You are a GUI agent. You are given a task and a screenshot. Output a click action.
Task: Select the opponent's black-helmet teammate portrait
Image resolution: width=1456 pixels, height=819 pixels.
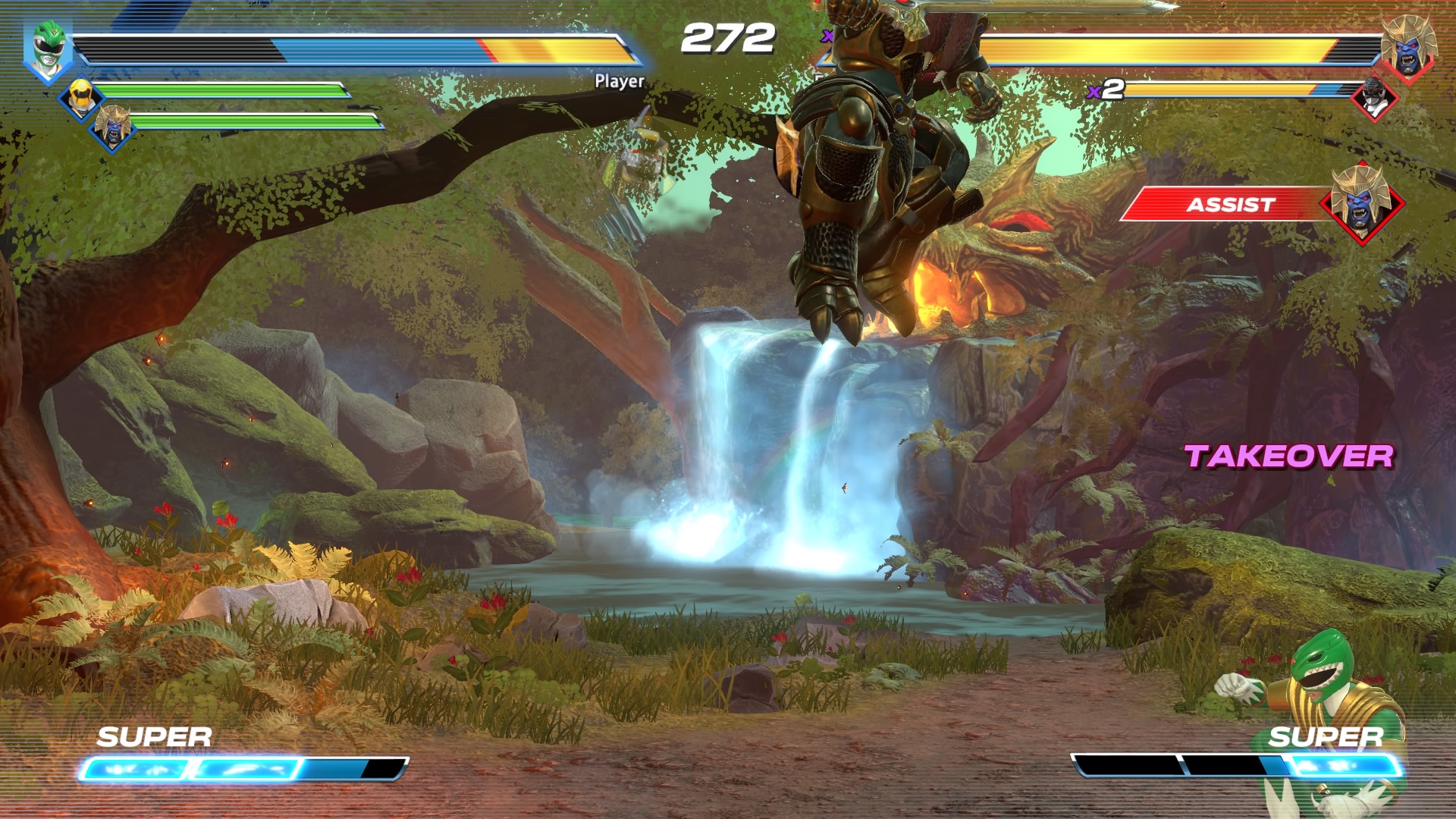[x=1375, y=98]
